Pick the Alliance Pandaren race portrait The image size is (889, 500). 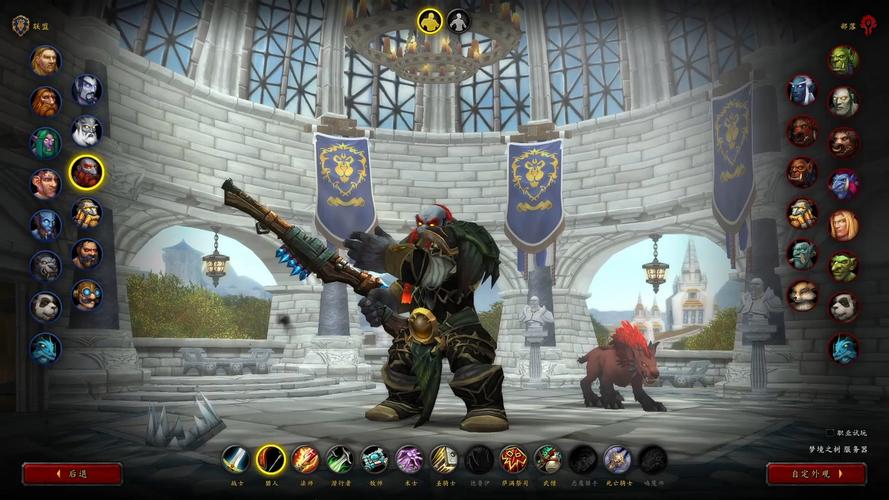click(x=45, y=307)
